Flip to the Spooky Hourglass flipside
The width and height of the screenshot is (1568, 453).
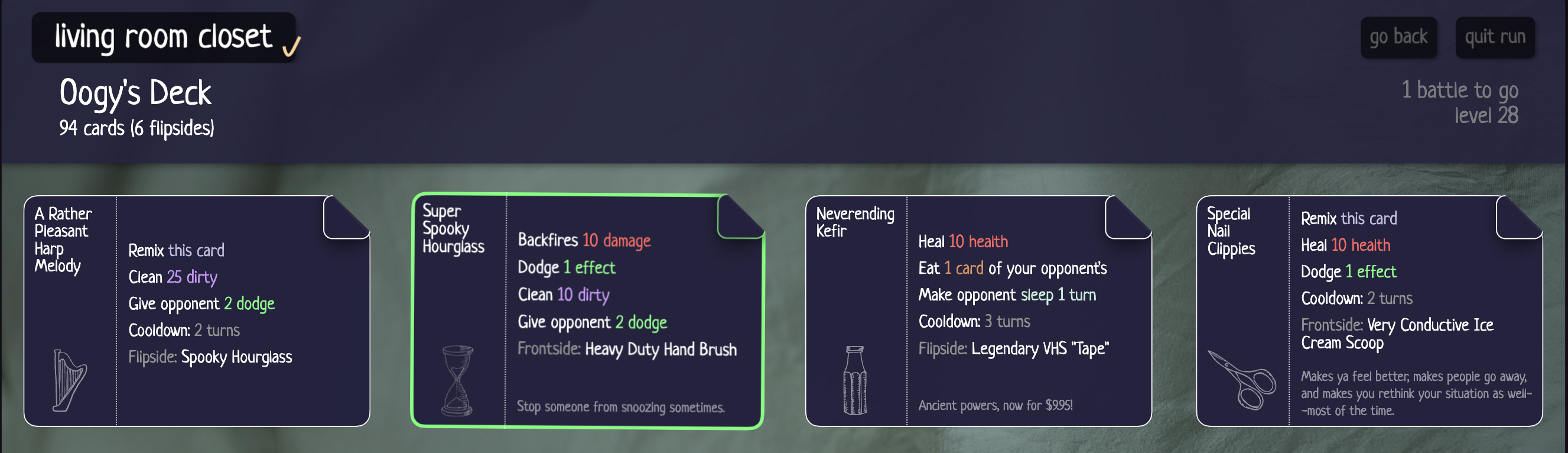tap(236, 357)
